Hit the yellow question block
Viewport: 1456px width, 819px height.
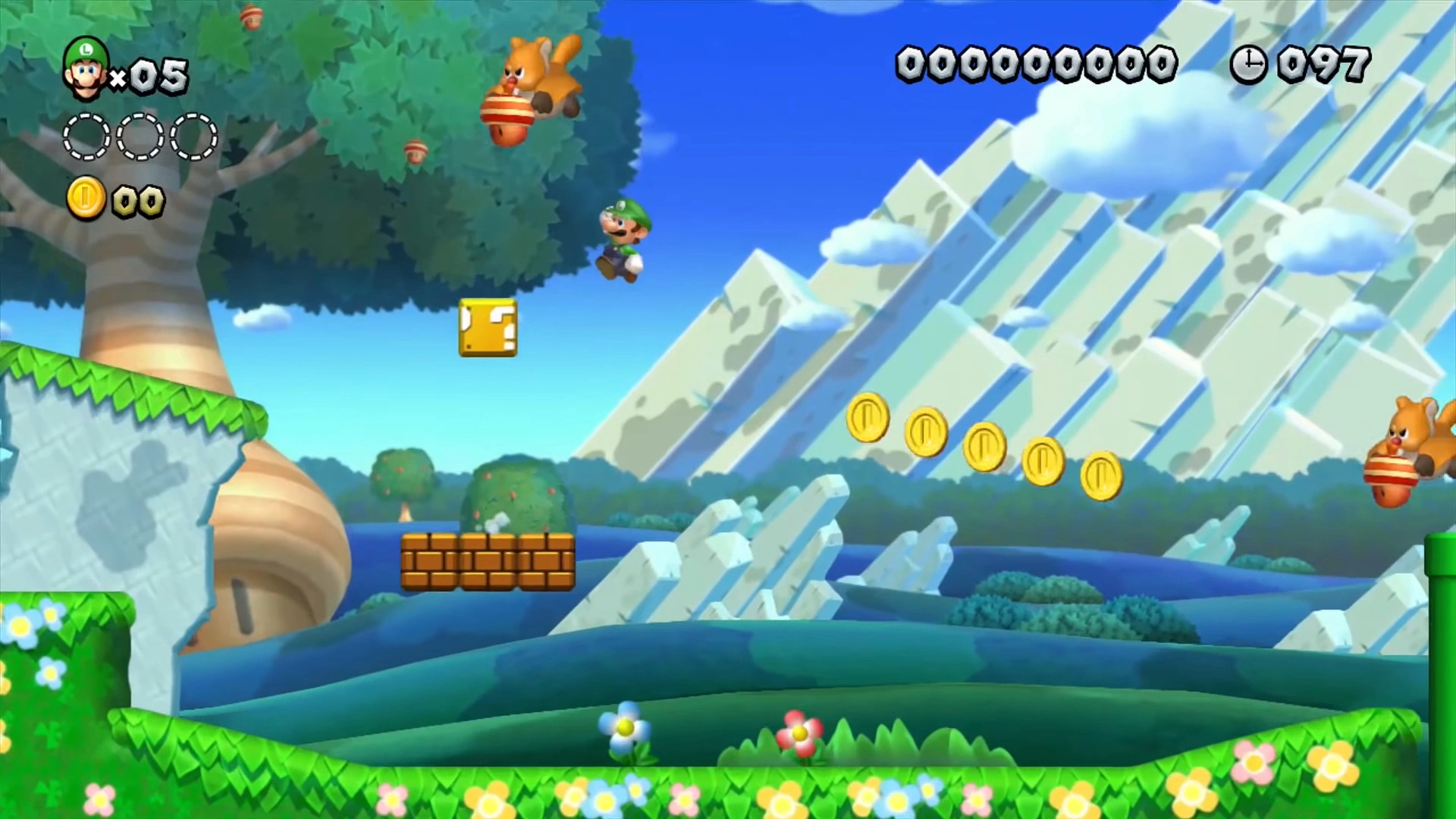[x=488, y=328]
